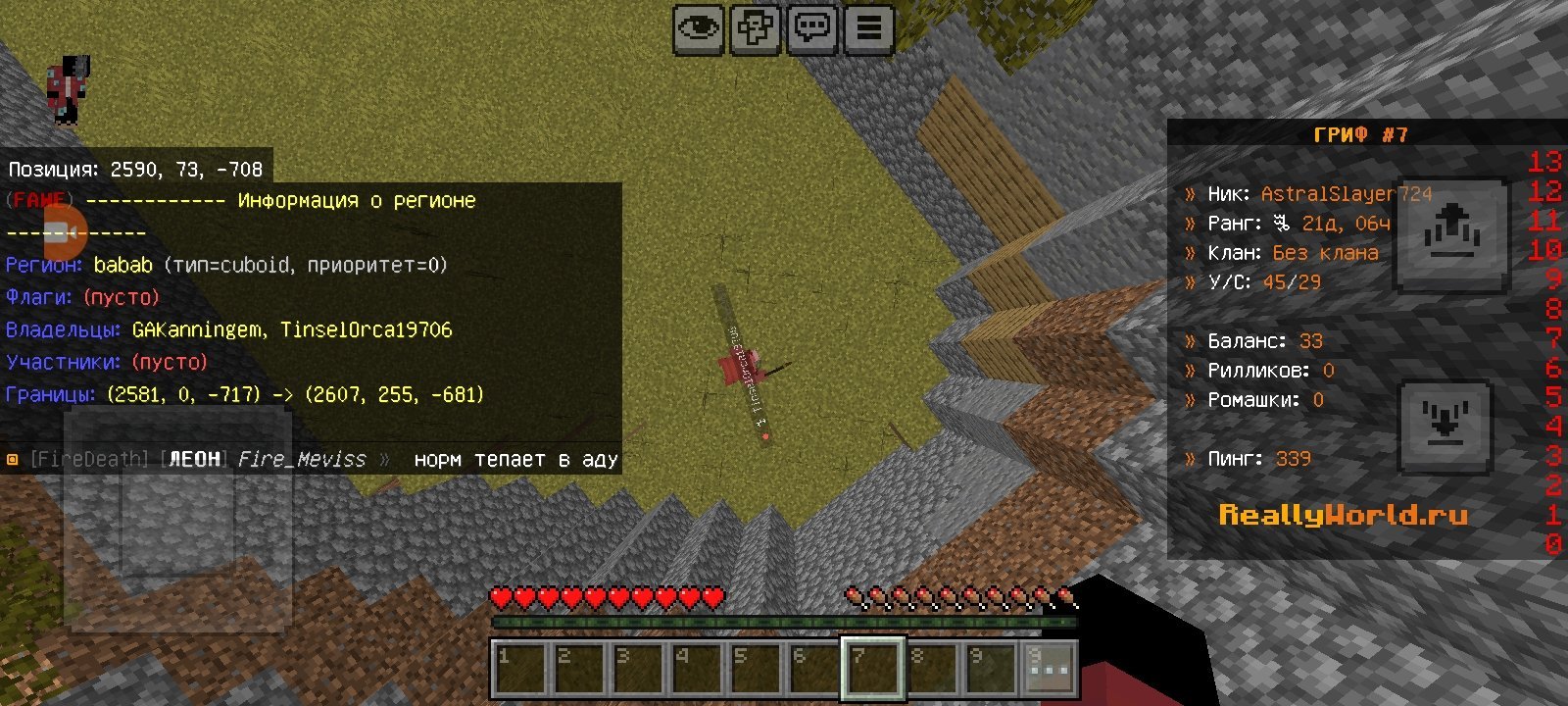Screen dimensions: 1568x706
Task: Select hotbar slot 3
Action: pos(637,669)
